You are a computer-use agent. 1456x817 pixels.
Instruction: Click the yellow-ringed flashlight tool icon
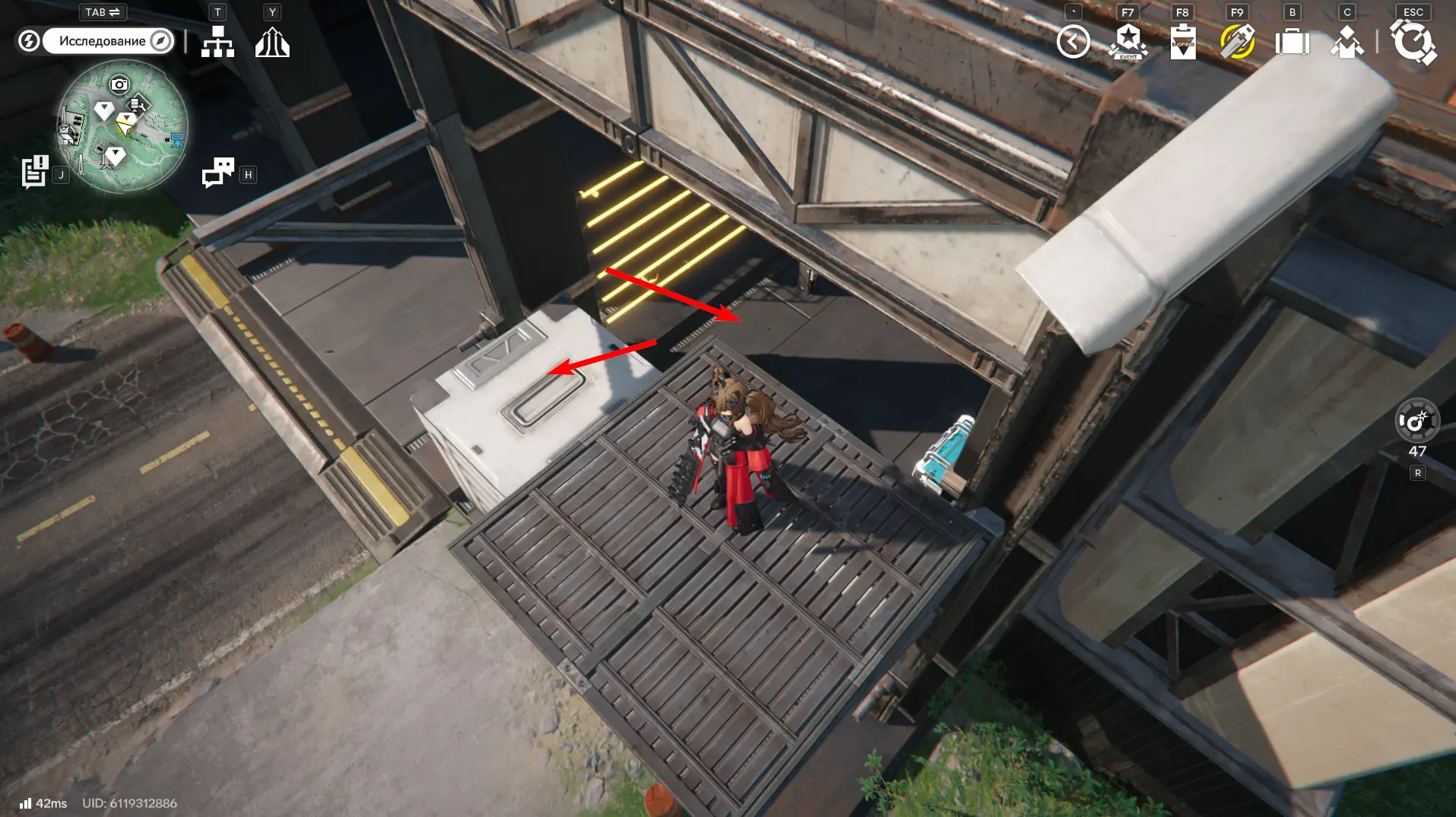[1237, 42]
